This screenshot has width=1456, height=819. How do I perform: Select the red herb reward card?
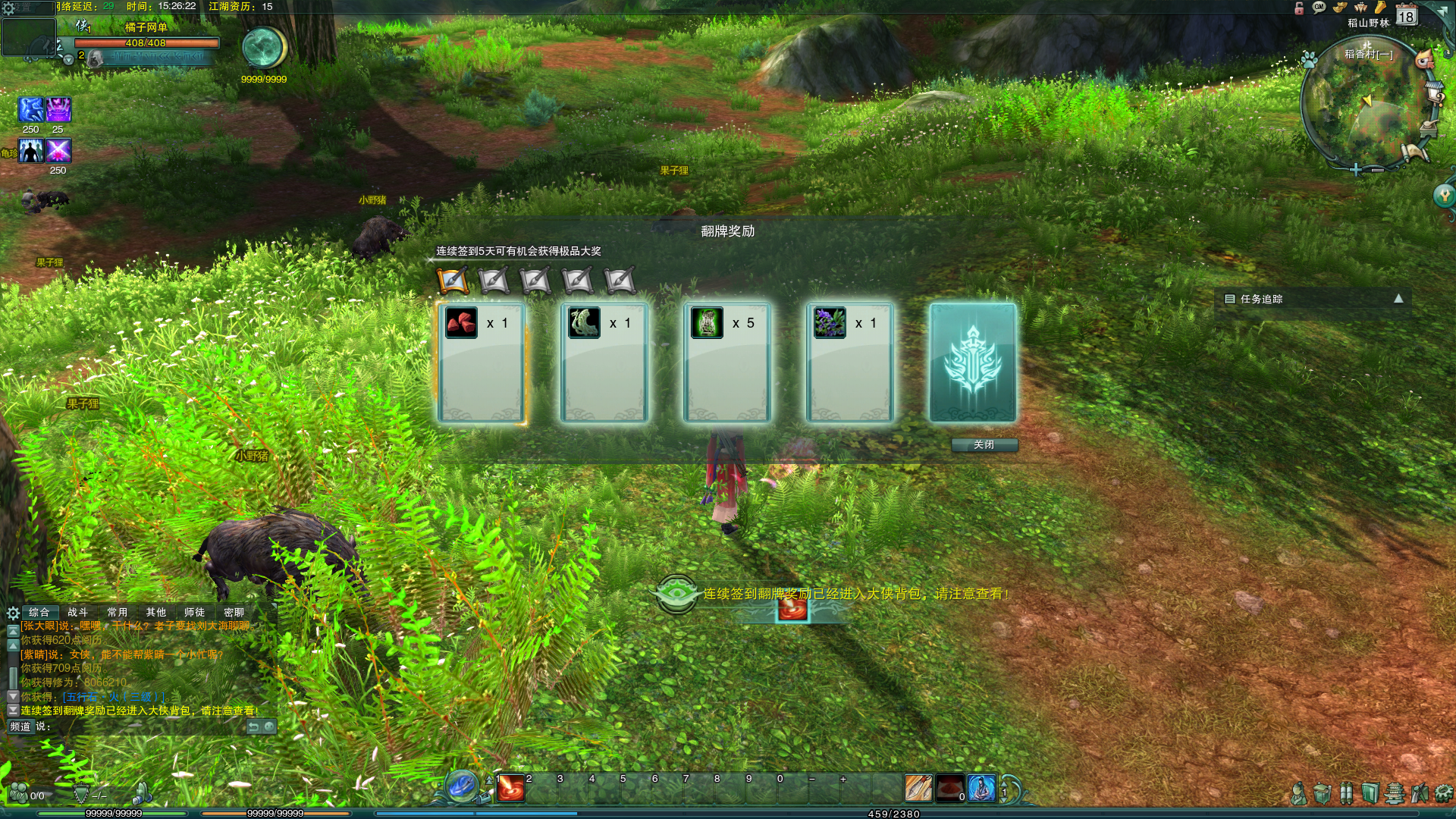[481, 362]
